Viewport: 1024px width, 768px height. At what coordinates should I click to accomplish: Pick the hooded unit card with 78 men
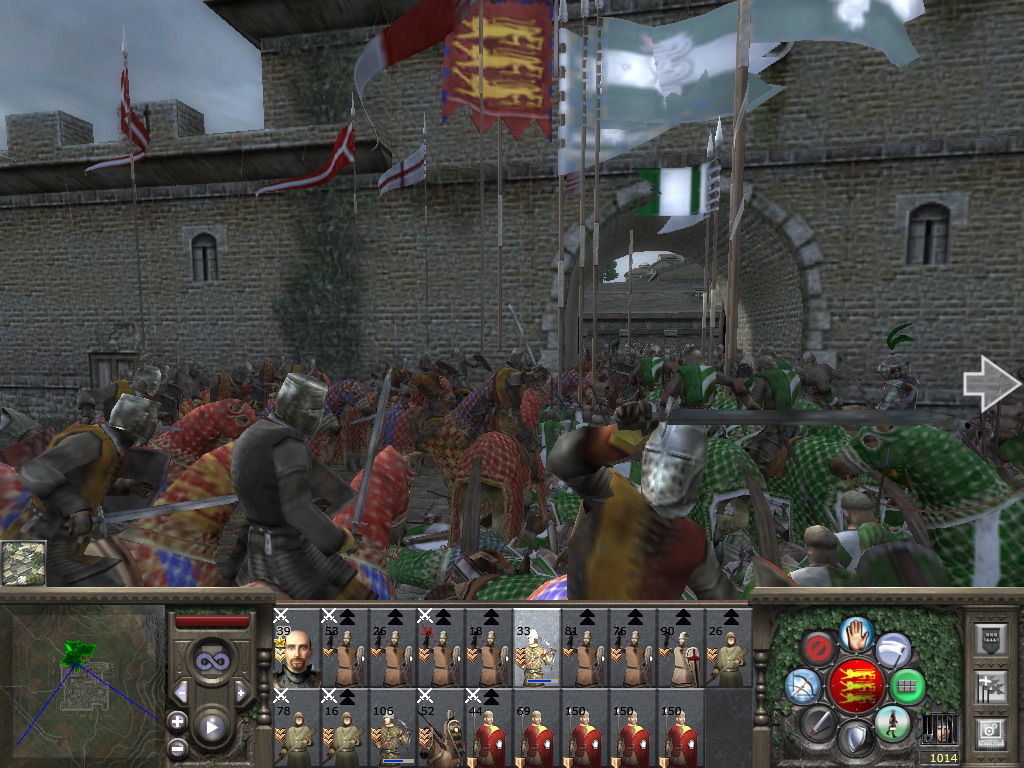[295, 728]
